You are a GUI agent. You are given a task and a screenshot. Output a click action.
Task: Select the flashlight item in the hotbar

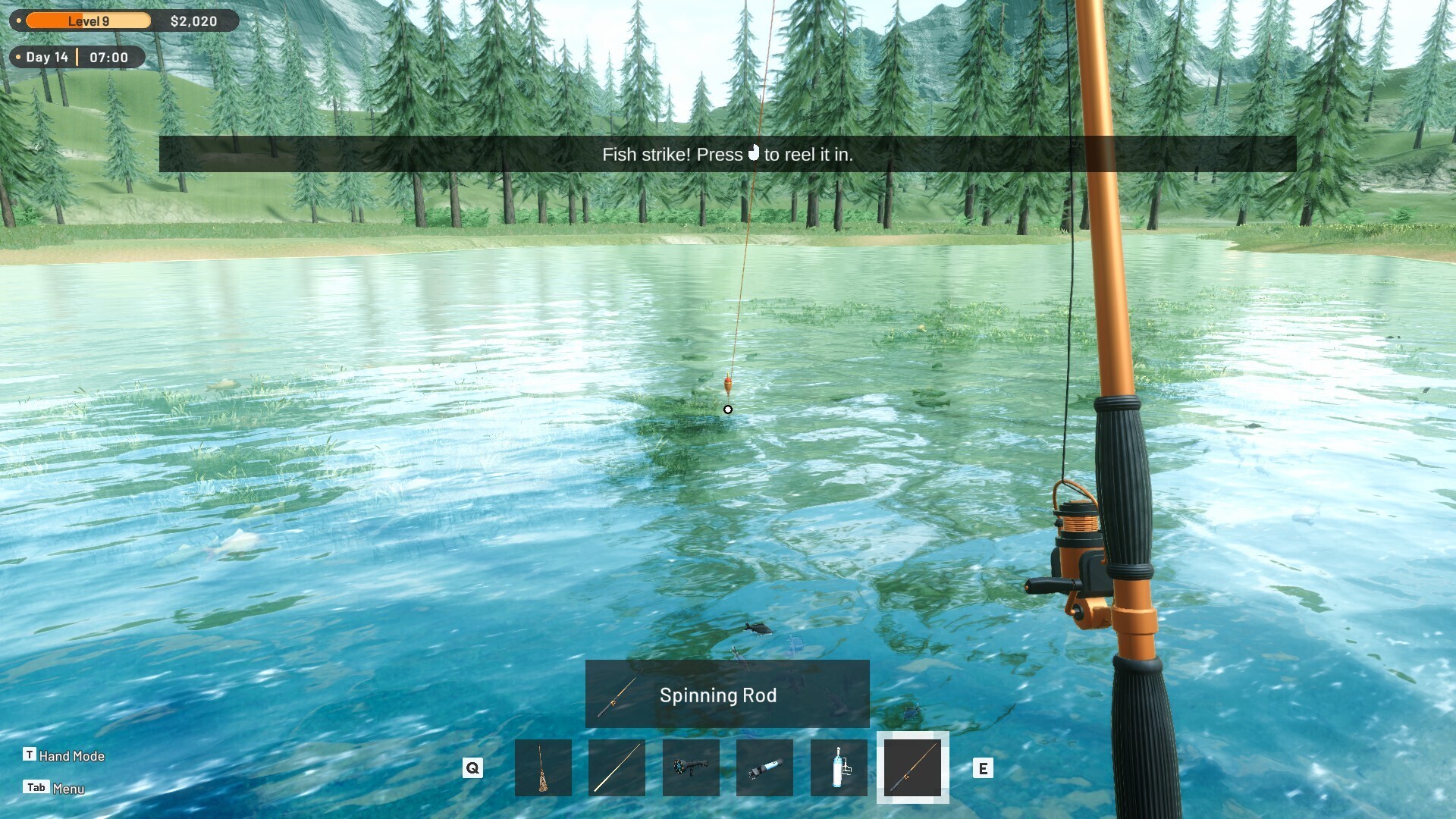point(764,767)
